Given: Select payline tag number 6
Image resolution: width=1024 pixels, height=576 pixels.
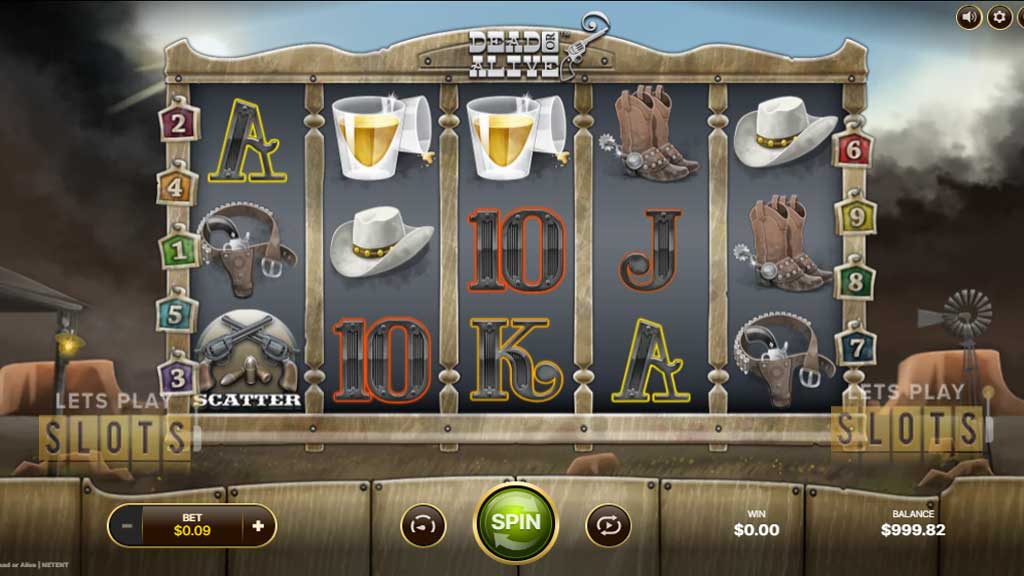Looking at the screenshot, I should click(854, 150).
